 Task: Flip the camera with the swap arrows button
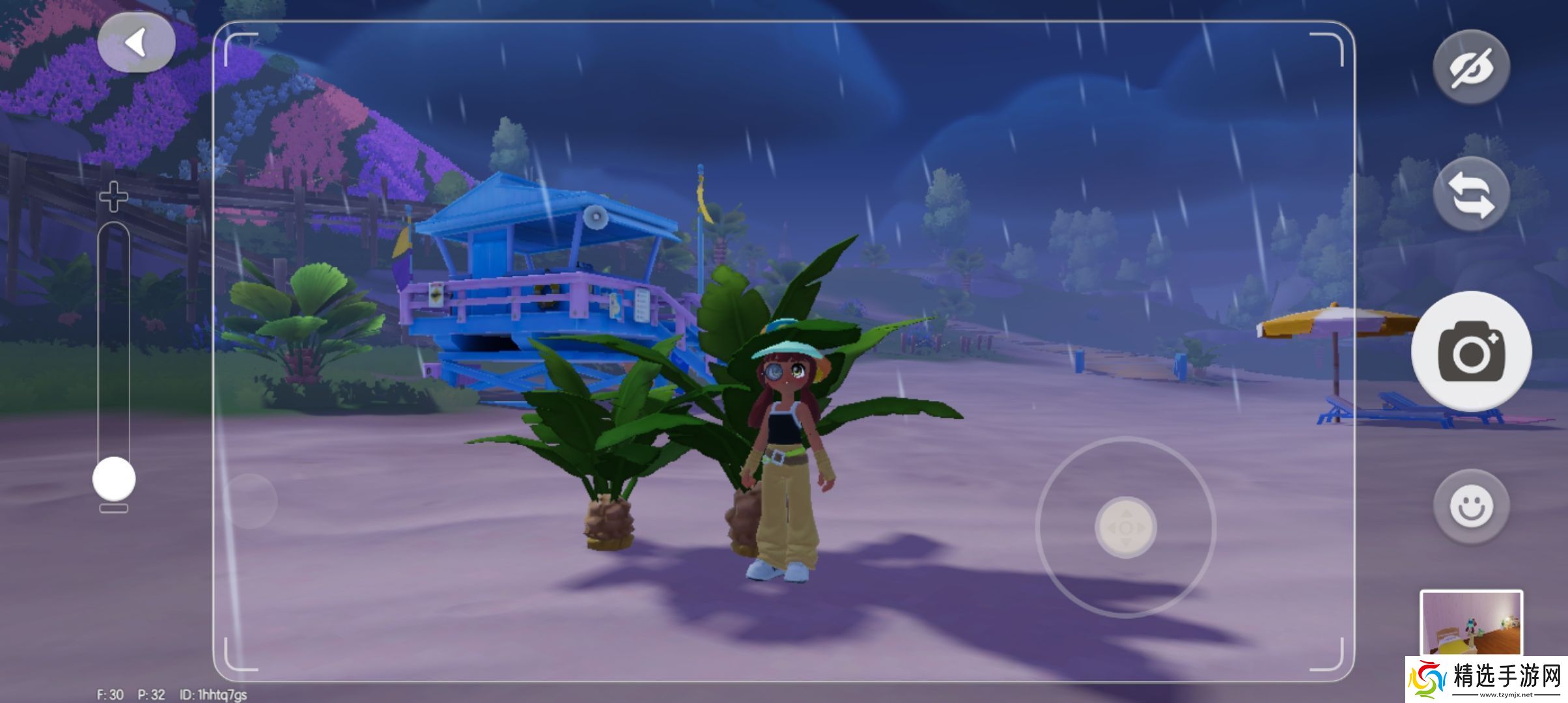pyautogui.click(x=1471, y=195)
